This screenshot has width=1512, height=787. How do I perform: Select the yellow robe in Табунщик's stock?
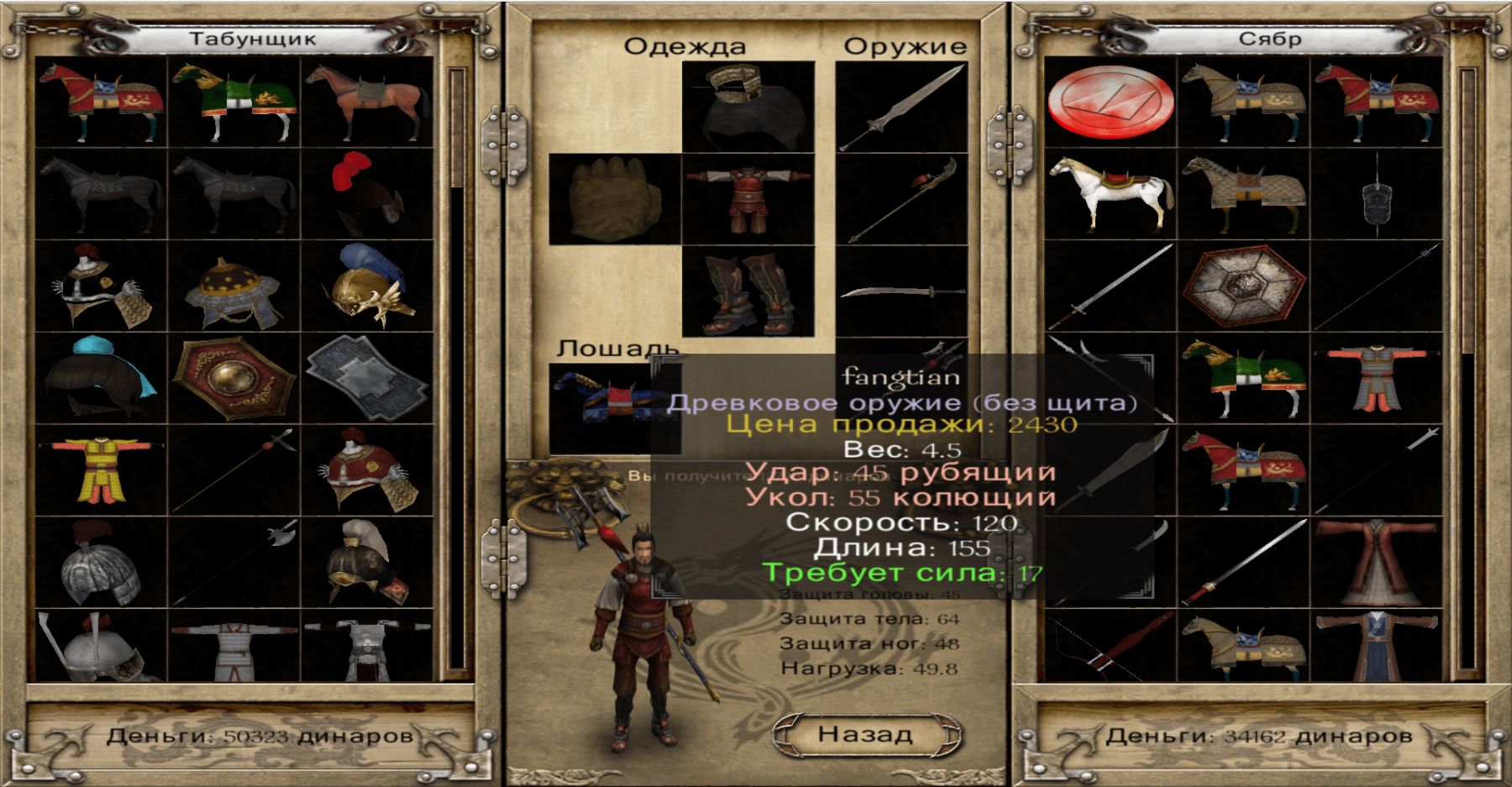[101, 470]
